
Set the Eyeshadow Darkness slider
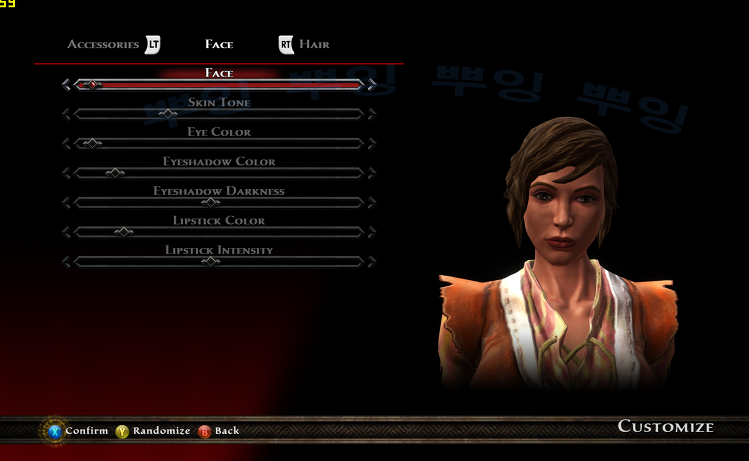coord(218,202)
